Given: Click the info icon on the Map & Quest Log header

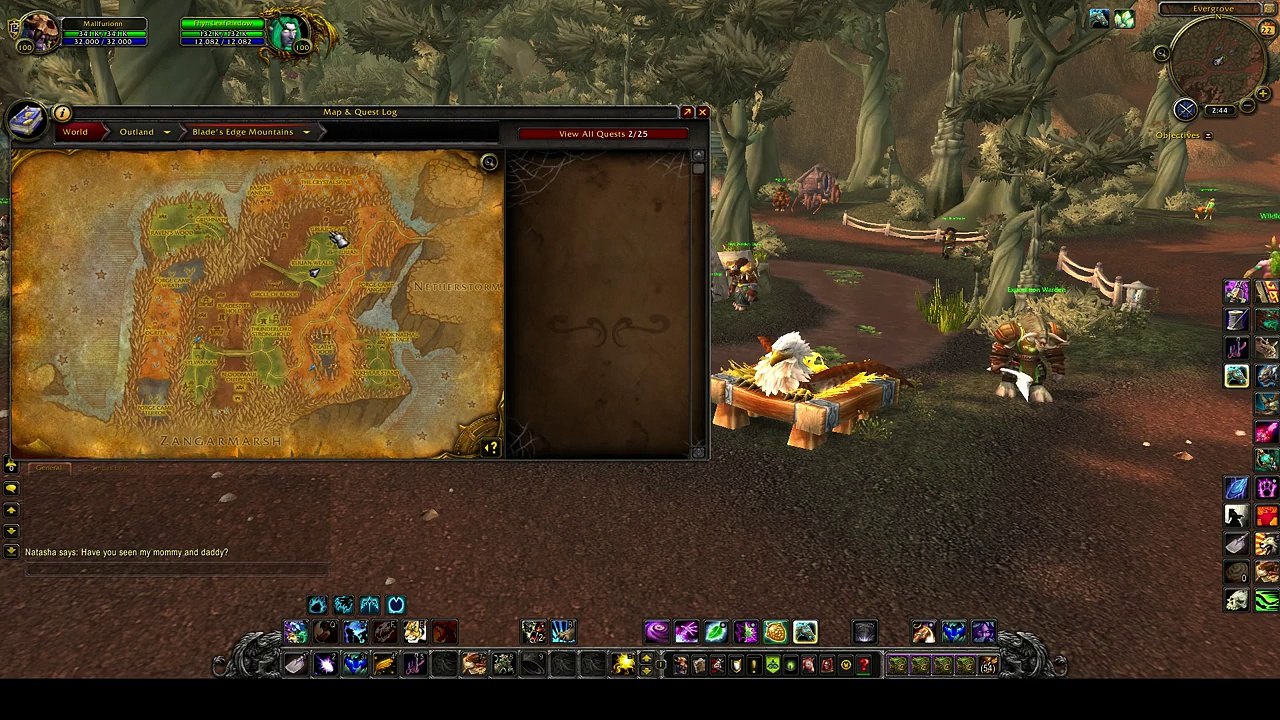Looking at the screenshot, I should [x=62, y=112].
